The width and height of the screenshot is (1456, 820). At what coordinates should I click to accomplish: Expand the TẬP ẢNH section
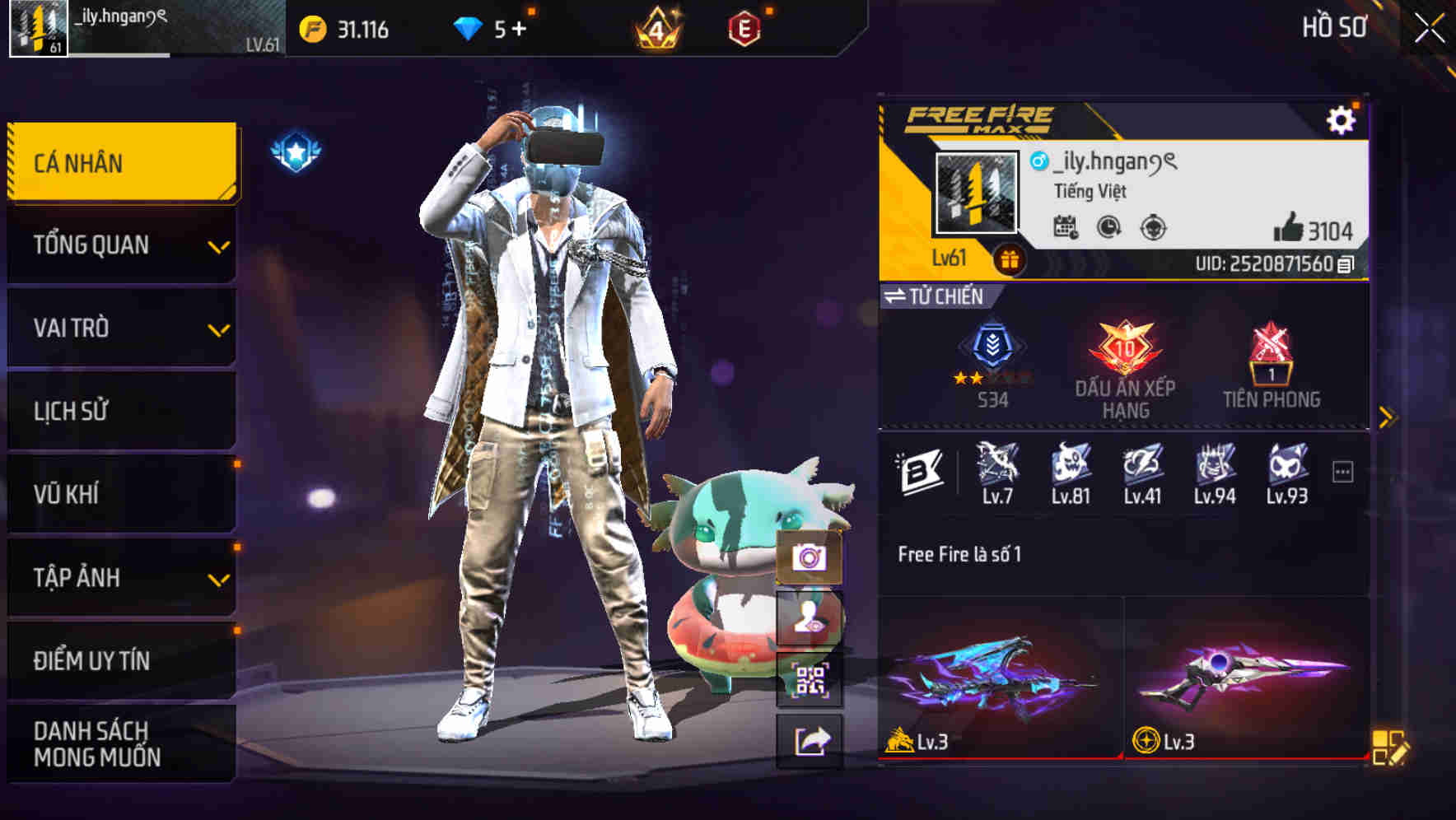121,578
